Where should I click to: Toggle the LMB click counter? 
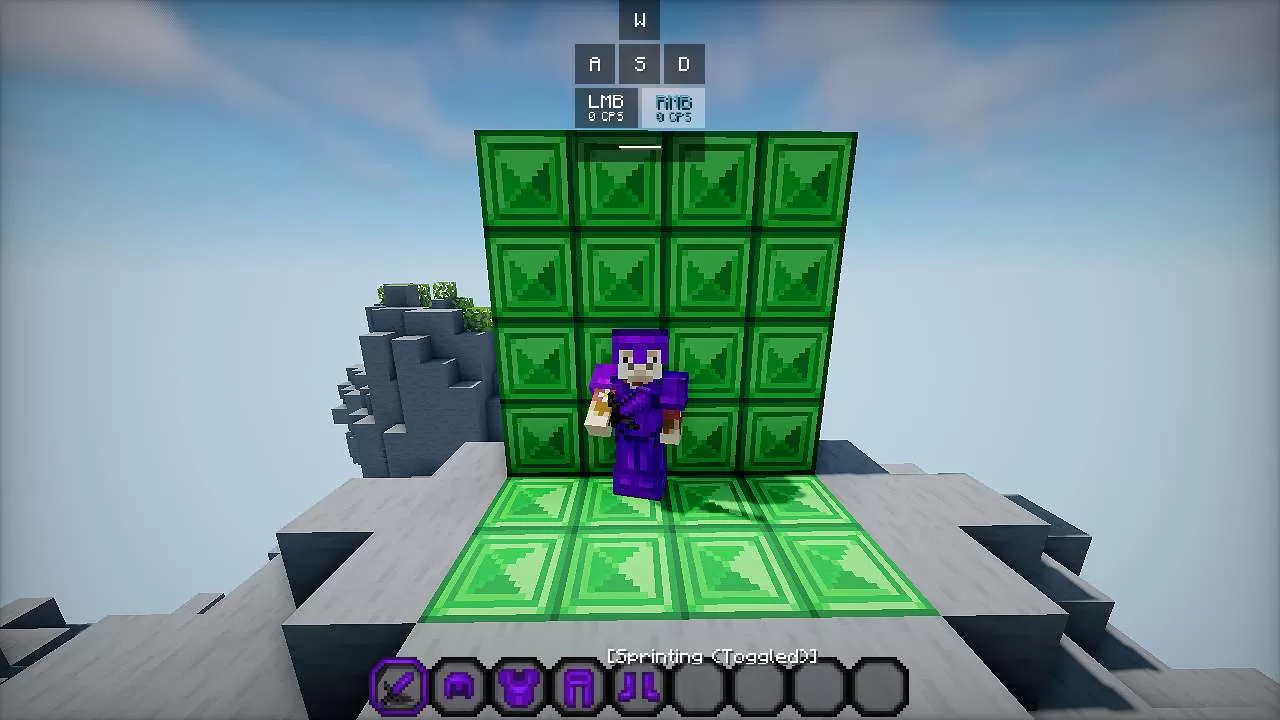pos(605,105)
